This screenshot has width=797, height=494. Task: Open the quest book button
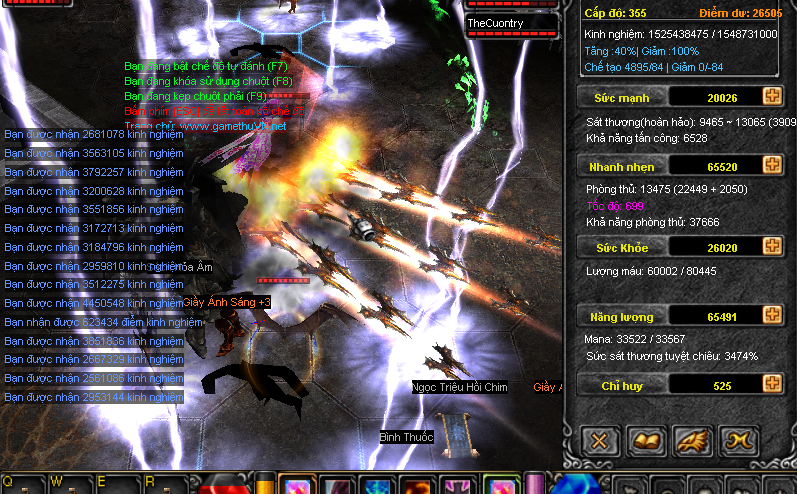click(645, 440)
